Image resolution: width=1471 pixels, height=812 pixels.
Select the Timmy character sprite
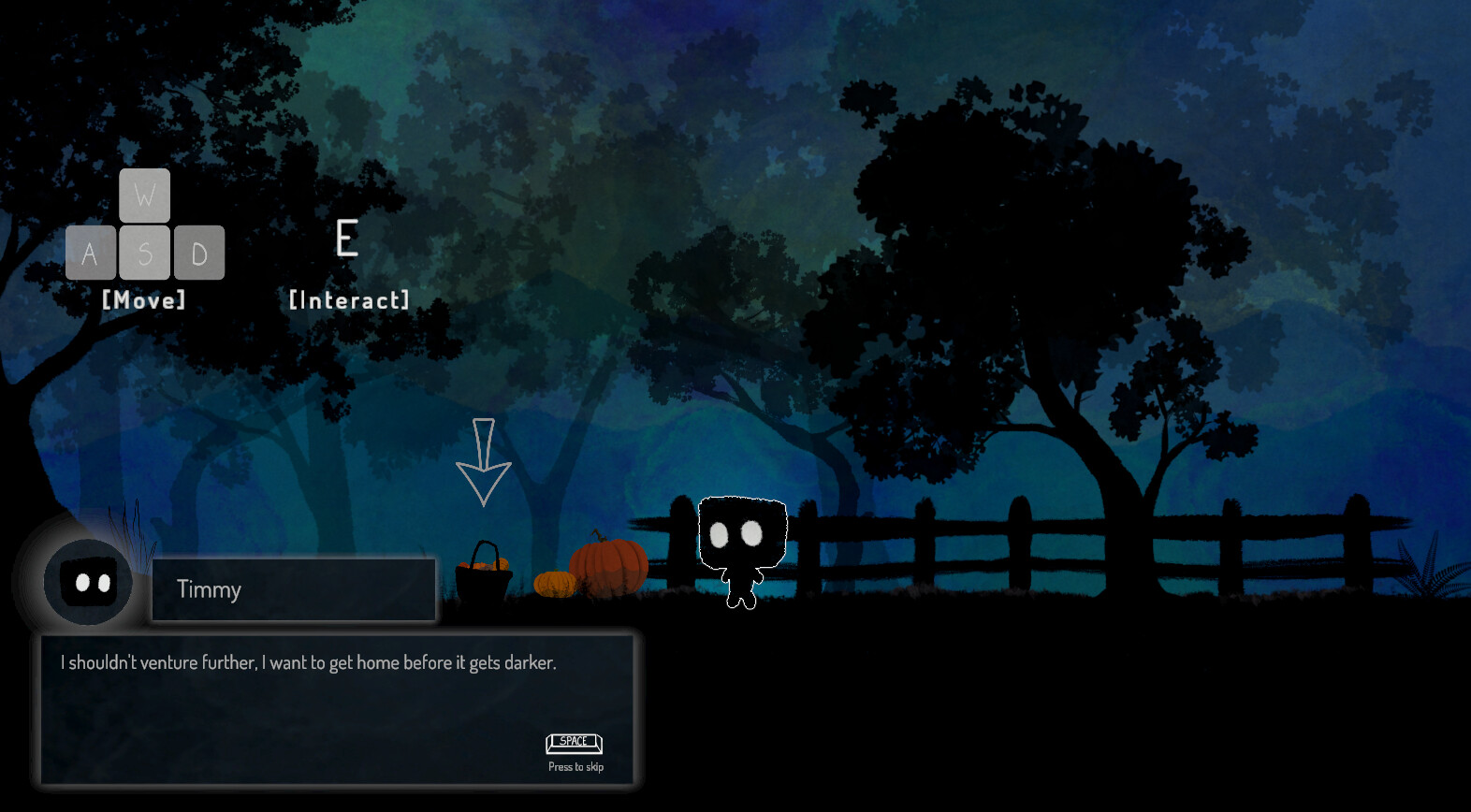pyautogui.click(x=742, y=547)
